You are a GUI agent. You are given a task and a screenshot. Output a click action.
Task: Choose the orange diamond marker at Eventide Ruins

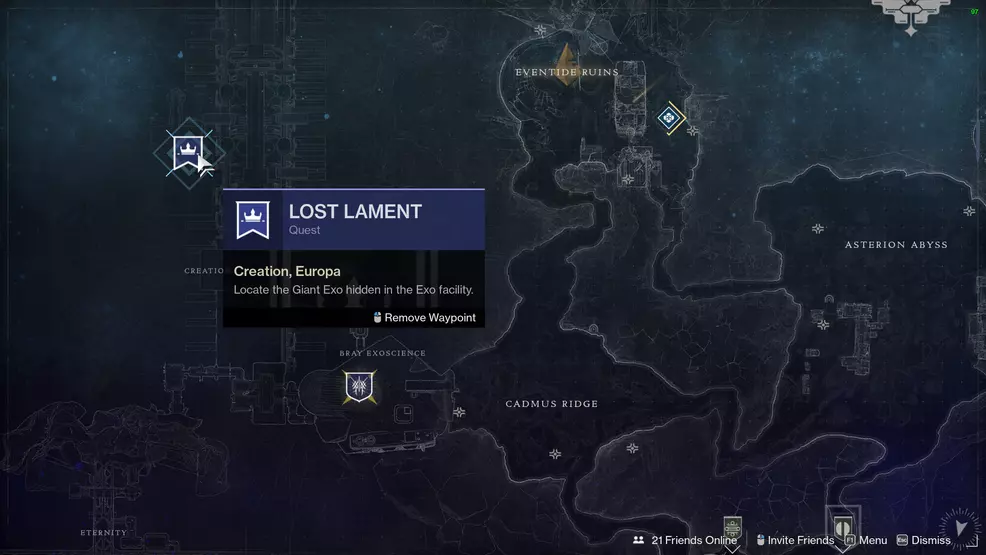click(x=566, y=62)
